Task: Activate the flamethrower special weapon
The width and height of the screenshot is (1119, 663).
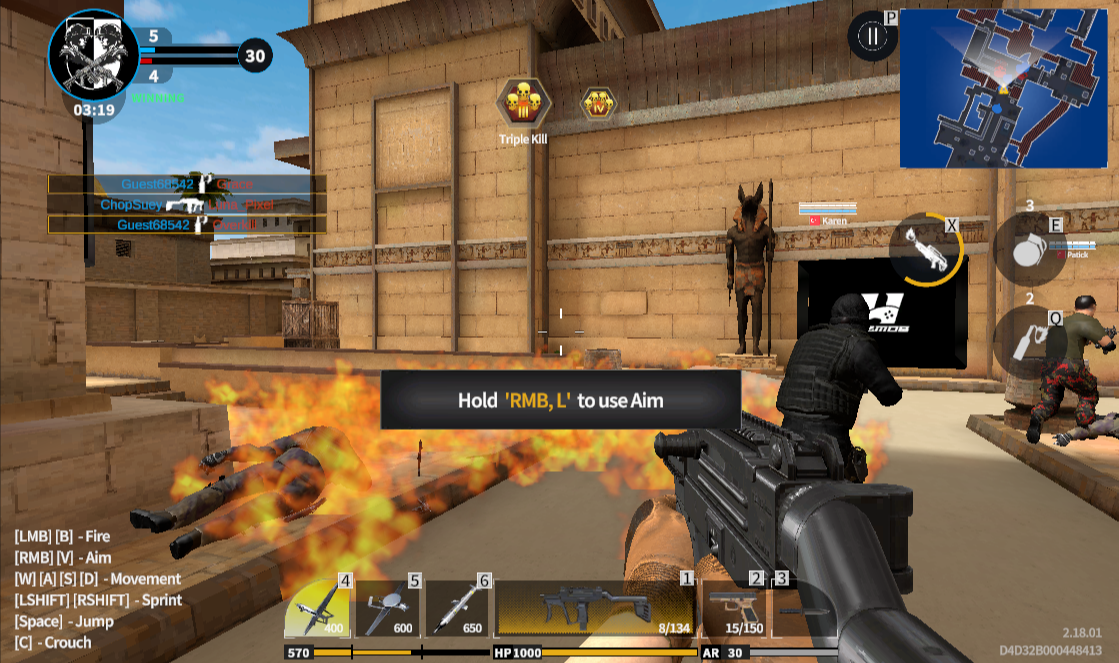Action: pos(927,249)
